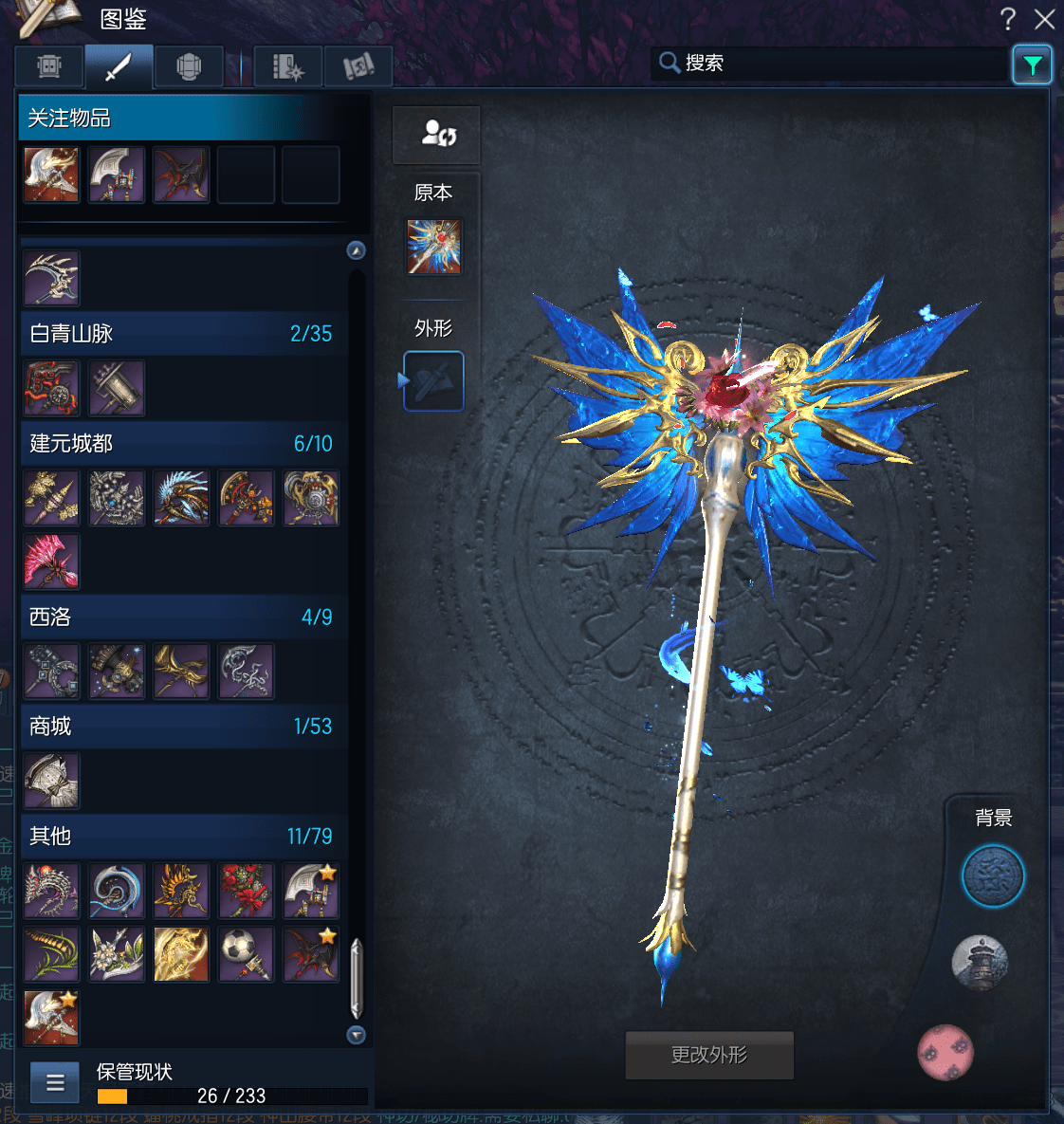Click the 搜索 search field
Screen dimensions: 1064x1124
point(835,64)
